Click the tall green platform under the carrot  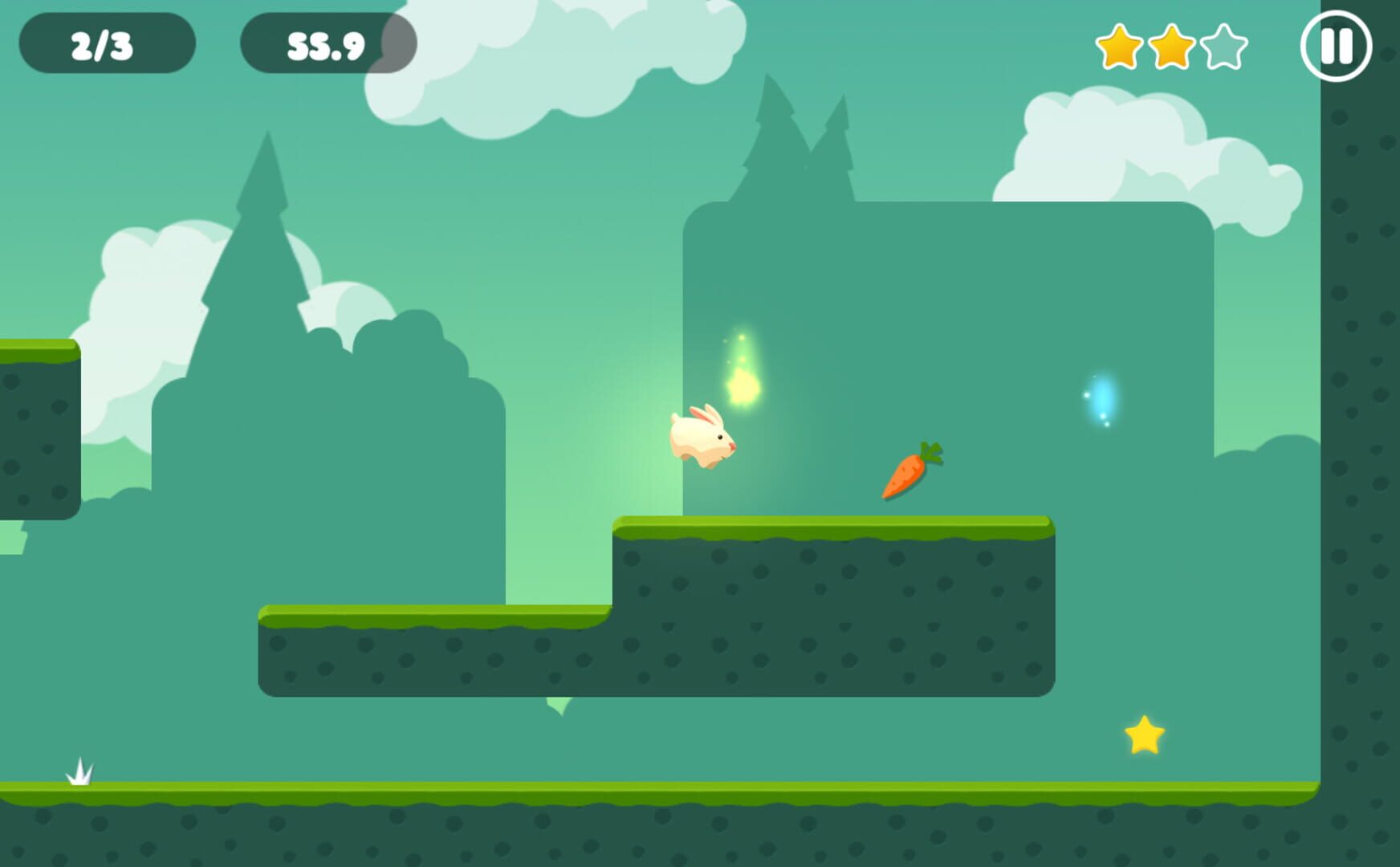pos(835,610)
